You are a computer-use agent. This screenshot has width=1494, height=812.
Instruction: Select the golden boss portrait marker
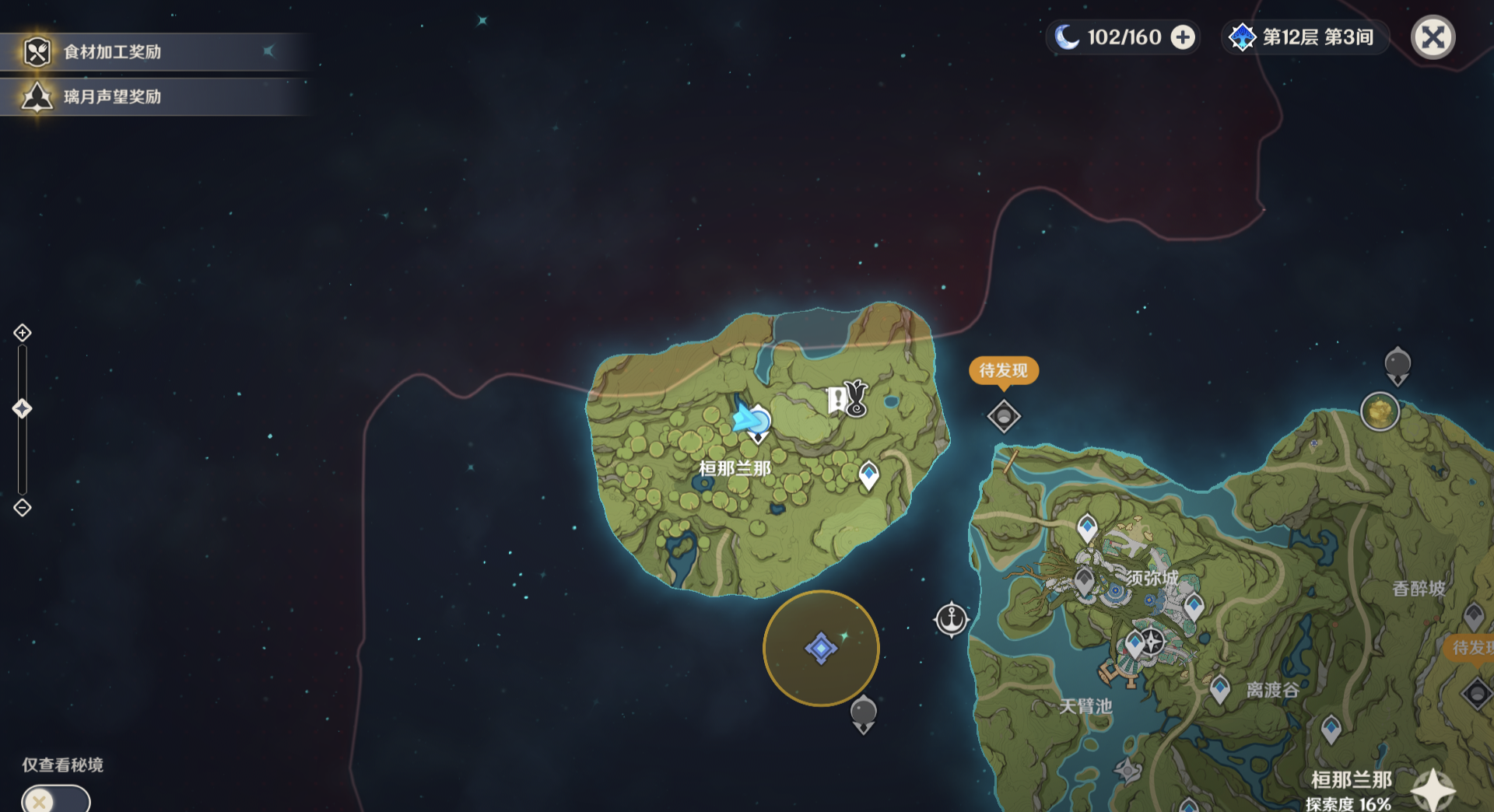(x=1380, y=411)
